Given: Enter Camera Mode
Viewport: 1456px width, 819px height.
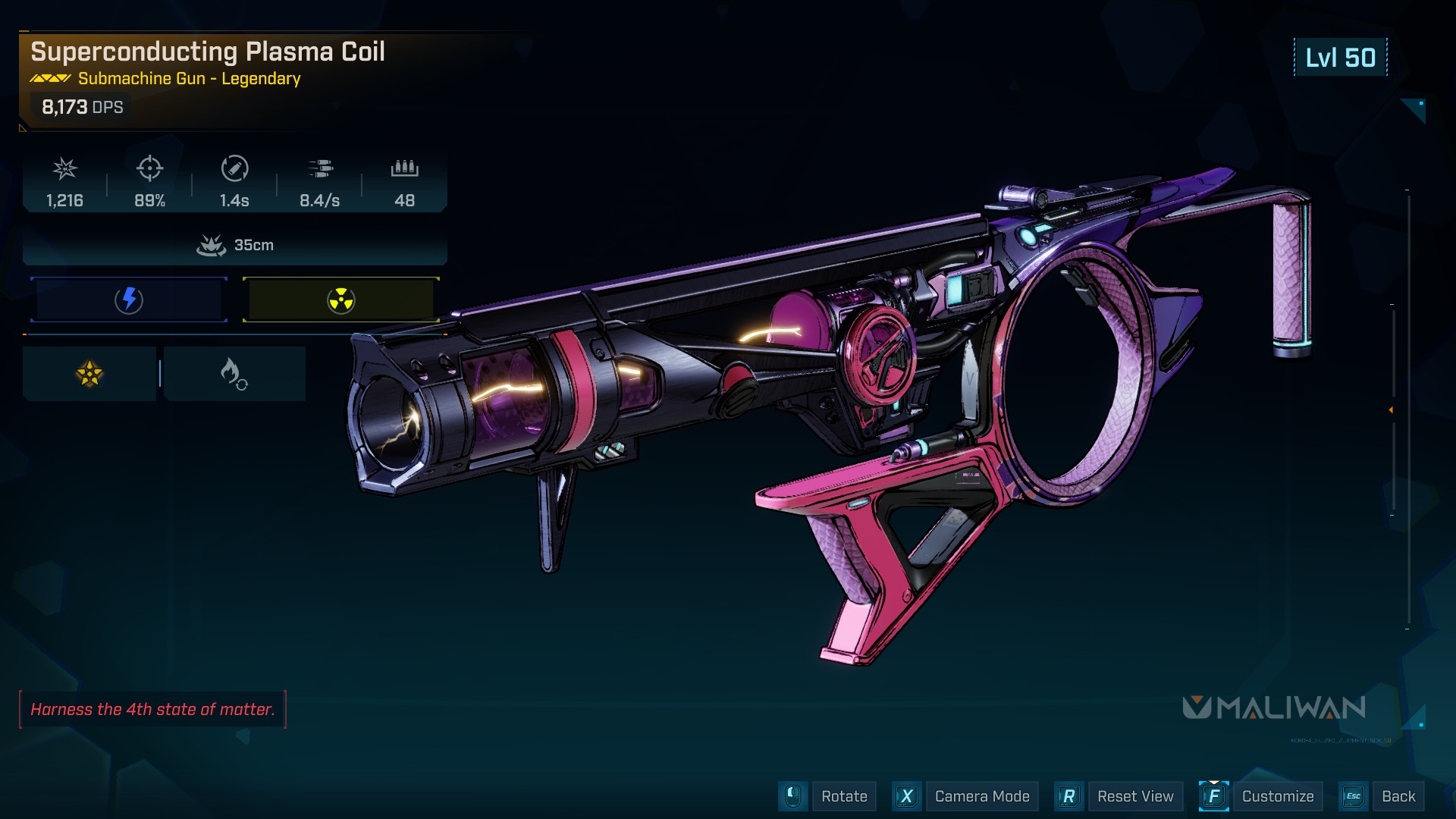Looking at the screenshot, I should coord(981,796).
